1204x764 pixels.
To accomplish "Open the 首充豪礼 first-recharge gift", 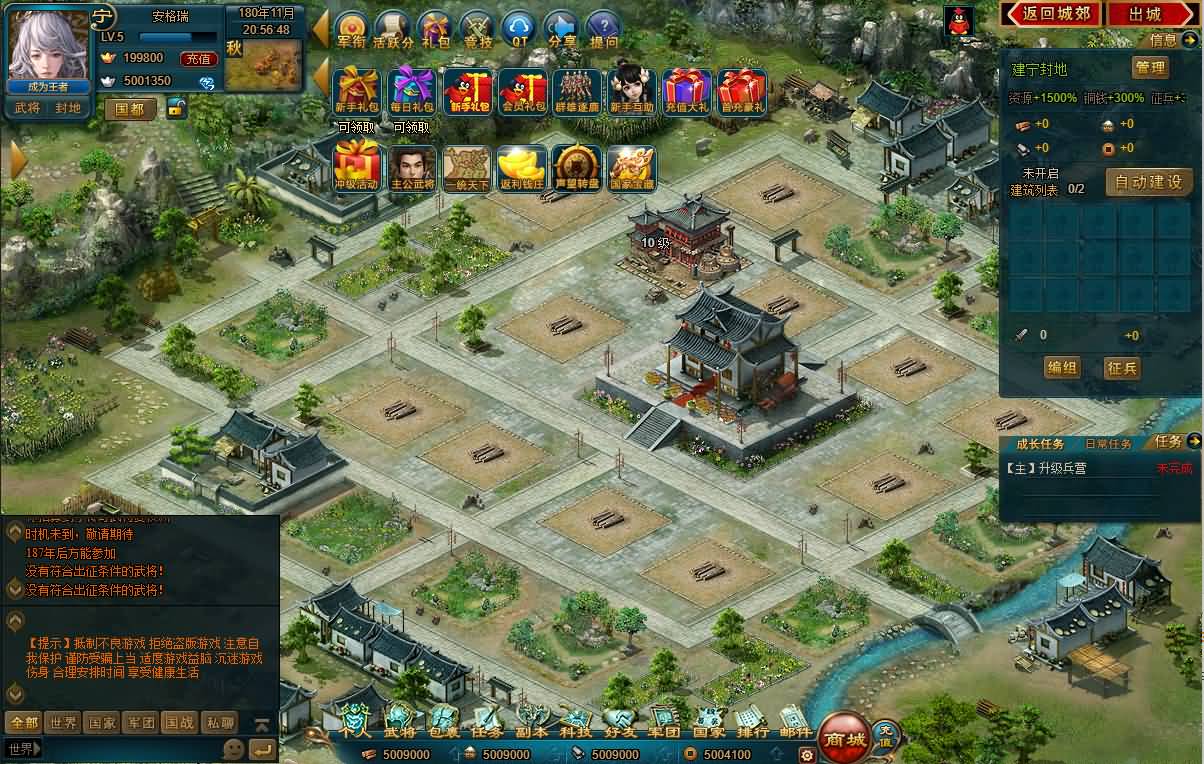I will pyautogui.click(x=741, y=92).
